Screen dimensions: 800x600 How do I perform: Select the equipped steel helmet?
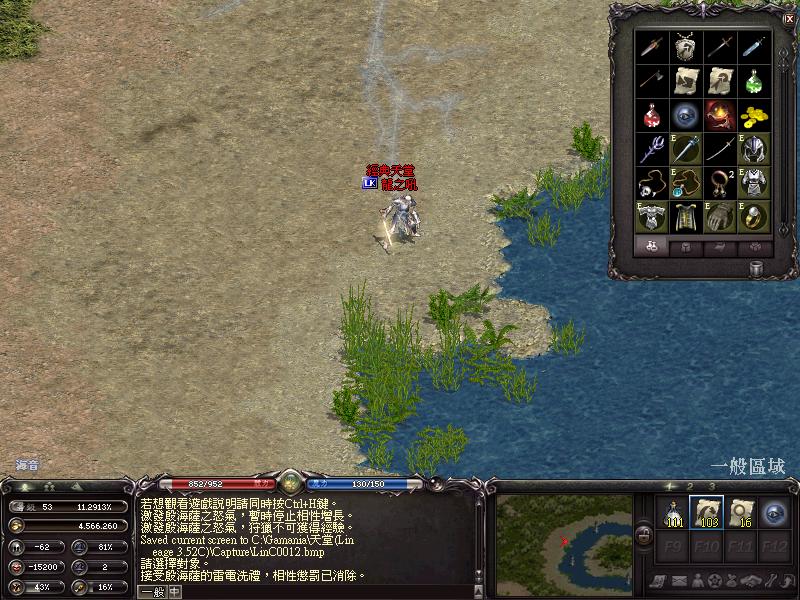pyautogui.click(x=754, y=149)
